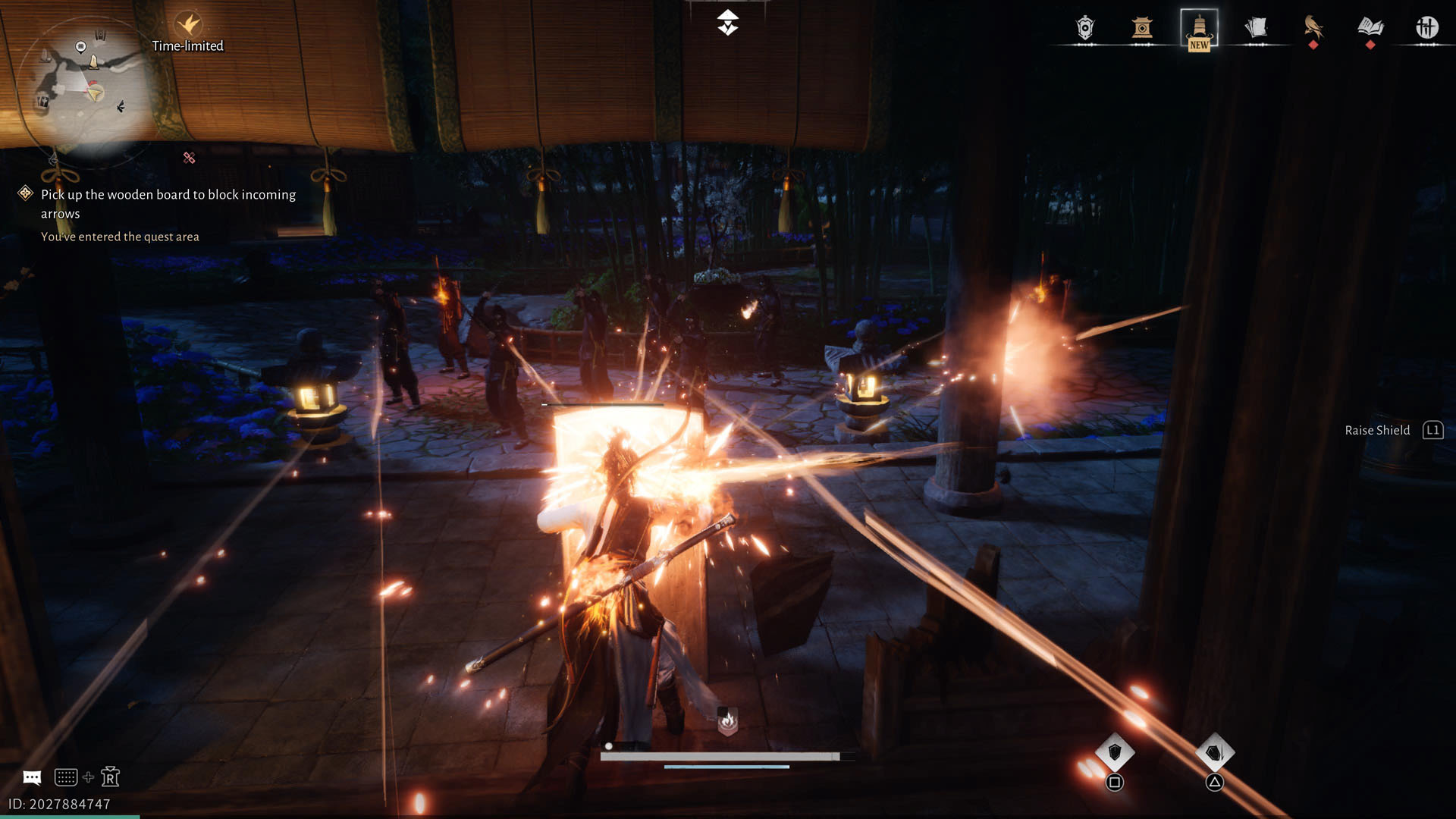Select the crossed swords icon at top right
1456x819 pixels.
pos(1426,25)
